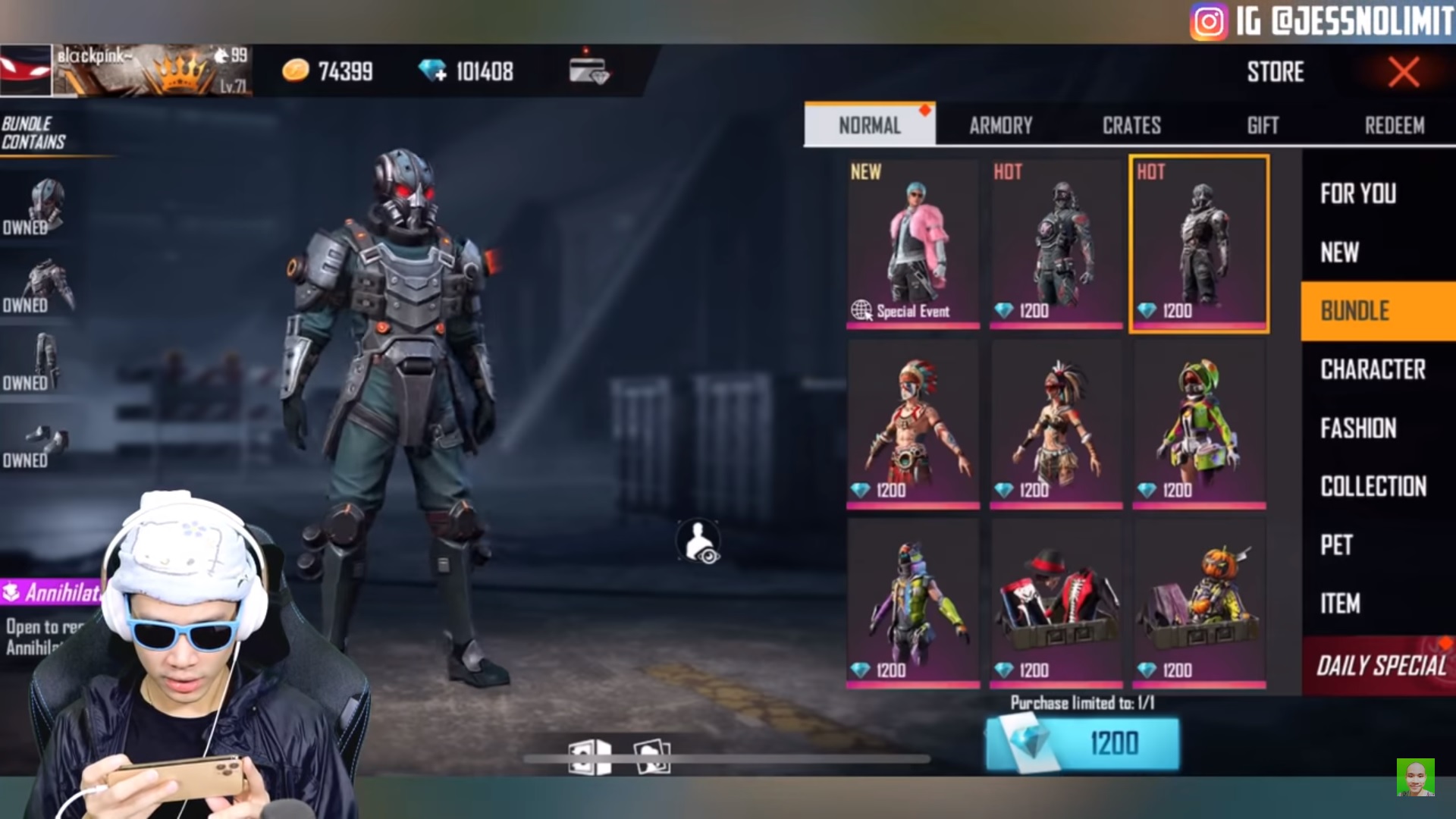Select the Halloween pumpkin bundle thumbnail
The height and width of the screenshot is (819, 1456).
click(1198, 599)
